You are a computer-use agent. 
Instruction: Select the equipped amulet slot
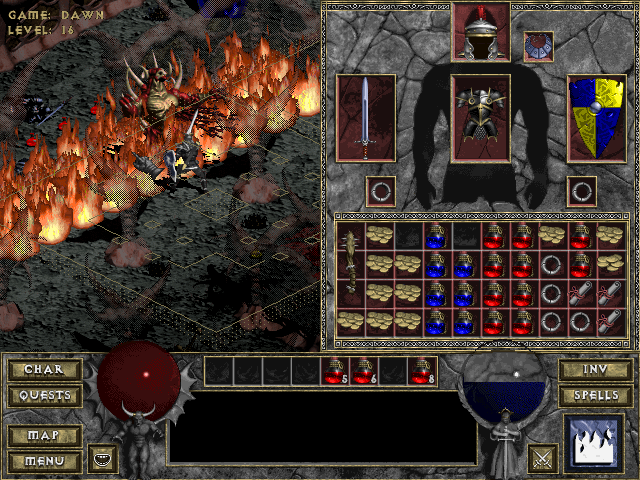pos(538,46)
